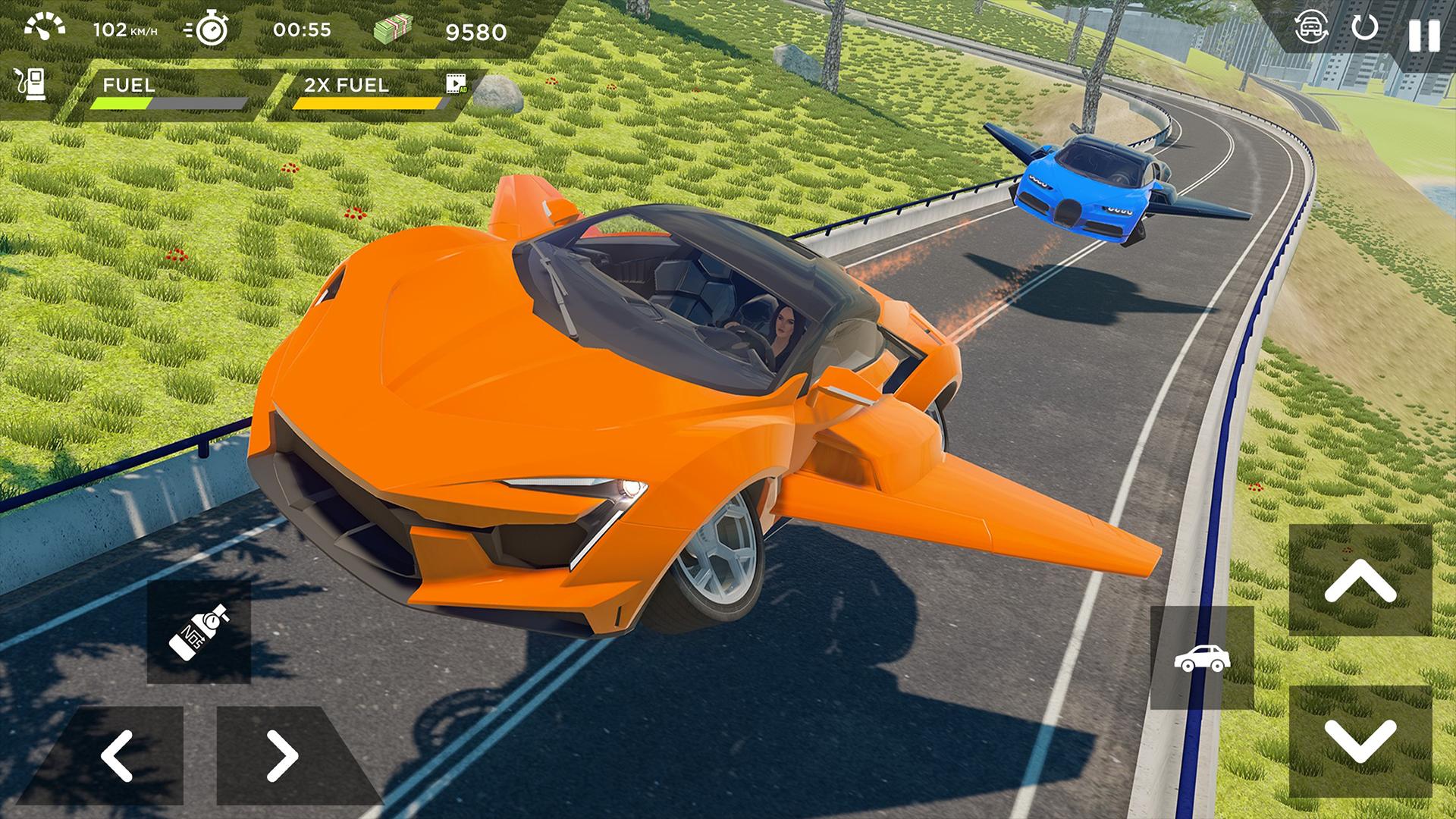Toggle car mode with the car icon button
1456x819 pixels.
[x=1201, y=658]
